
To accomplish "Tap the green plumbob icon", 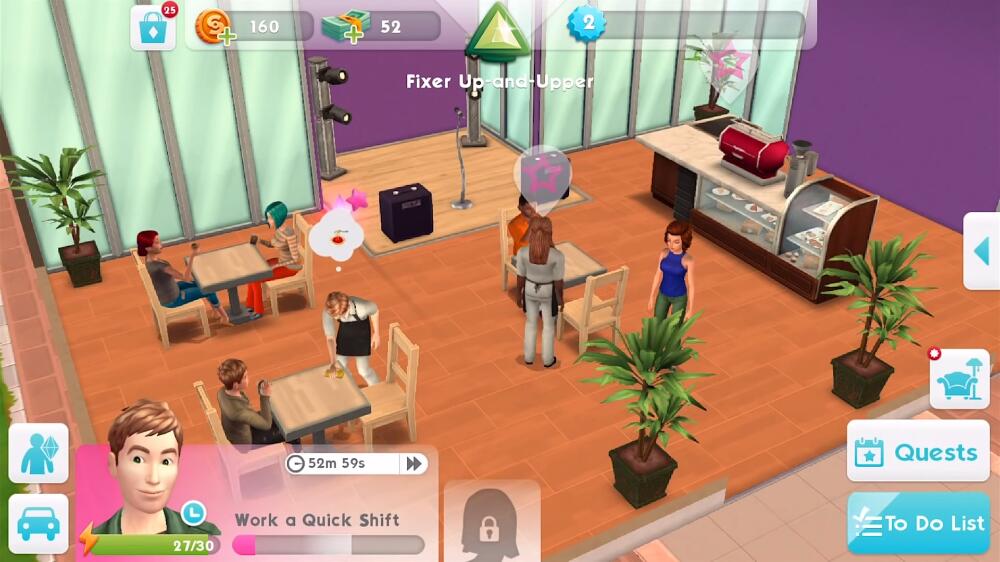I will click(497, 32).
